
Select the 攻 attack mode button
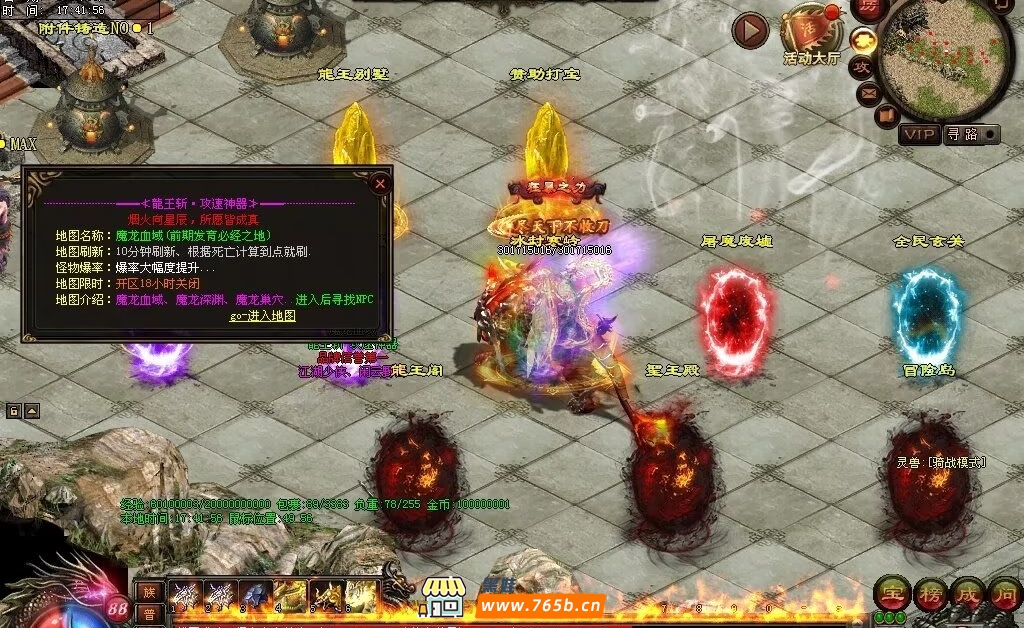pos(861,67)
